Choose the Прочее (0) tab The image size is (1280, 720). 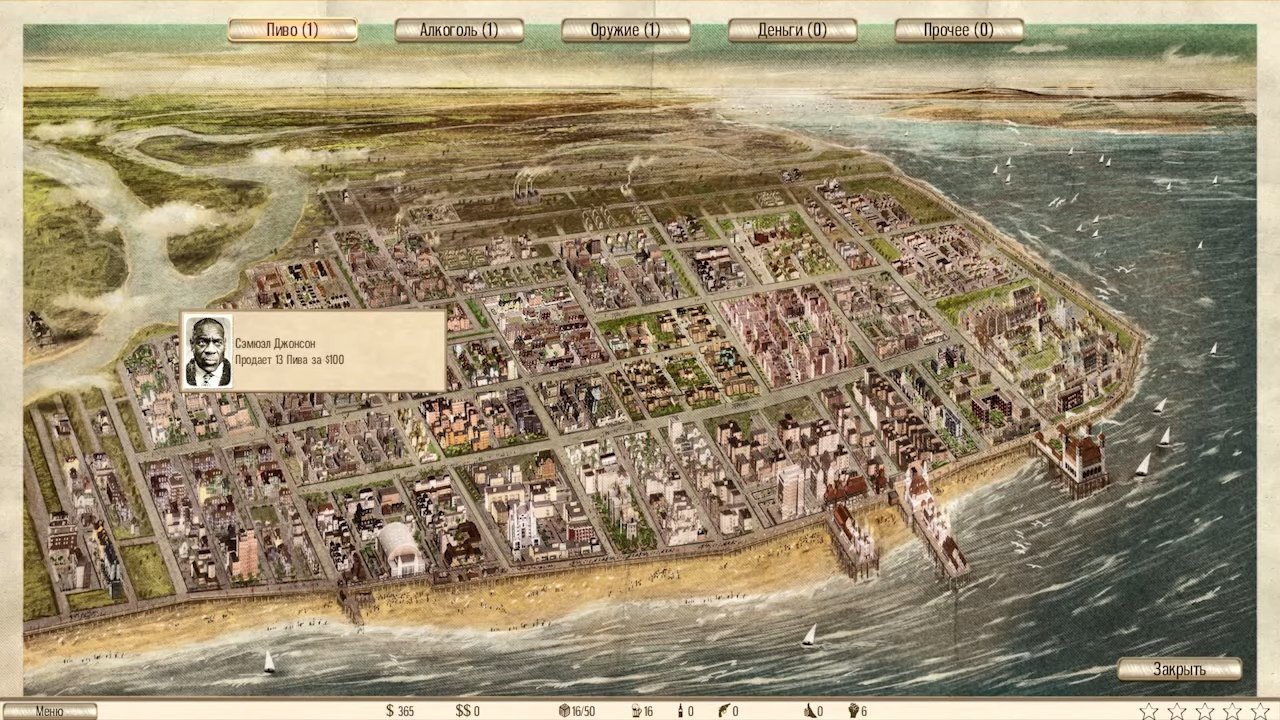958,30
